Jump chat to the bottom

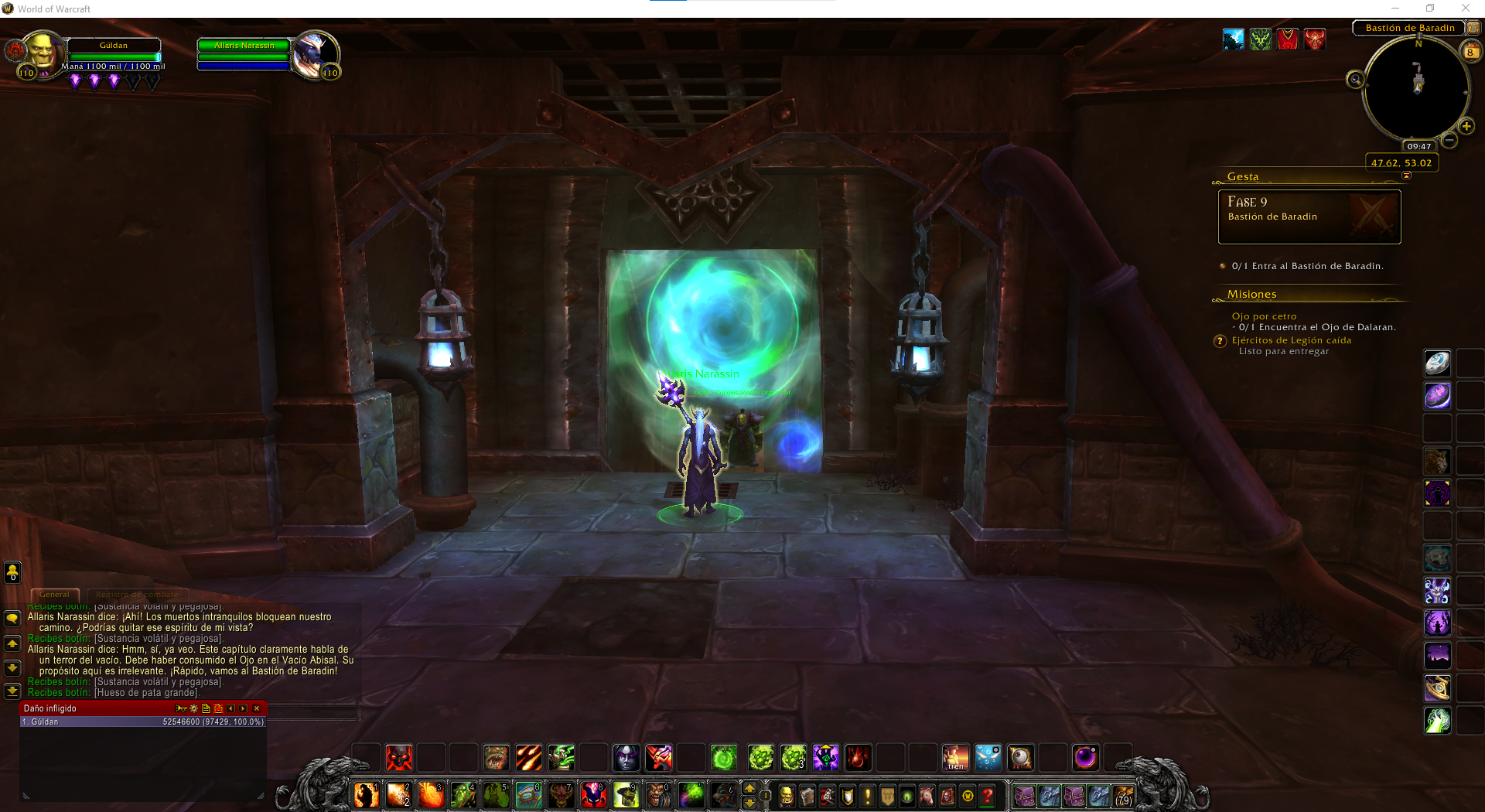(12, 690)
